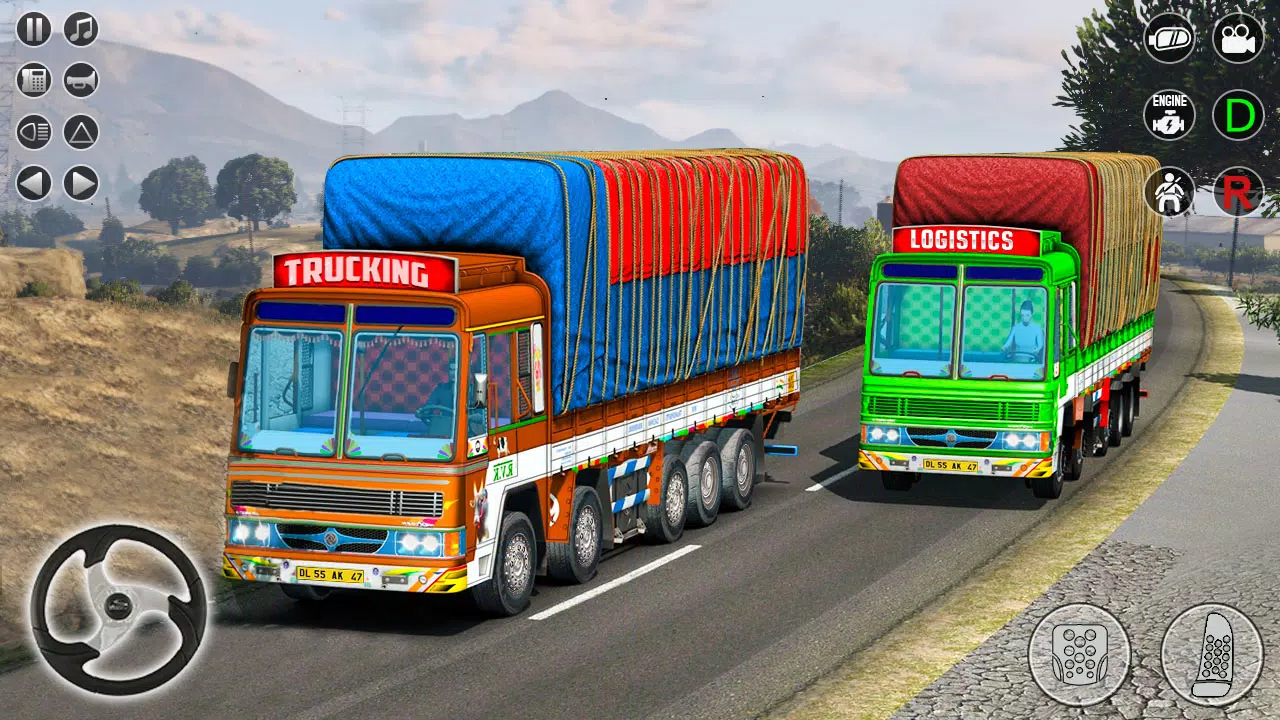
Task: Shift into Reverse using the R gear
Action: pyautogui.click(x=1237, y=191)
